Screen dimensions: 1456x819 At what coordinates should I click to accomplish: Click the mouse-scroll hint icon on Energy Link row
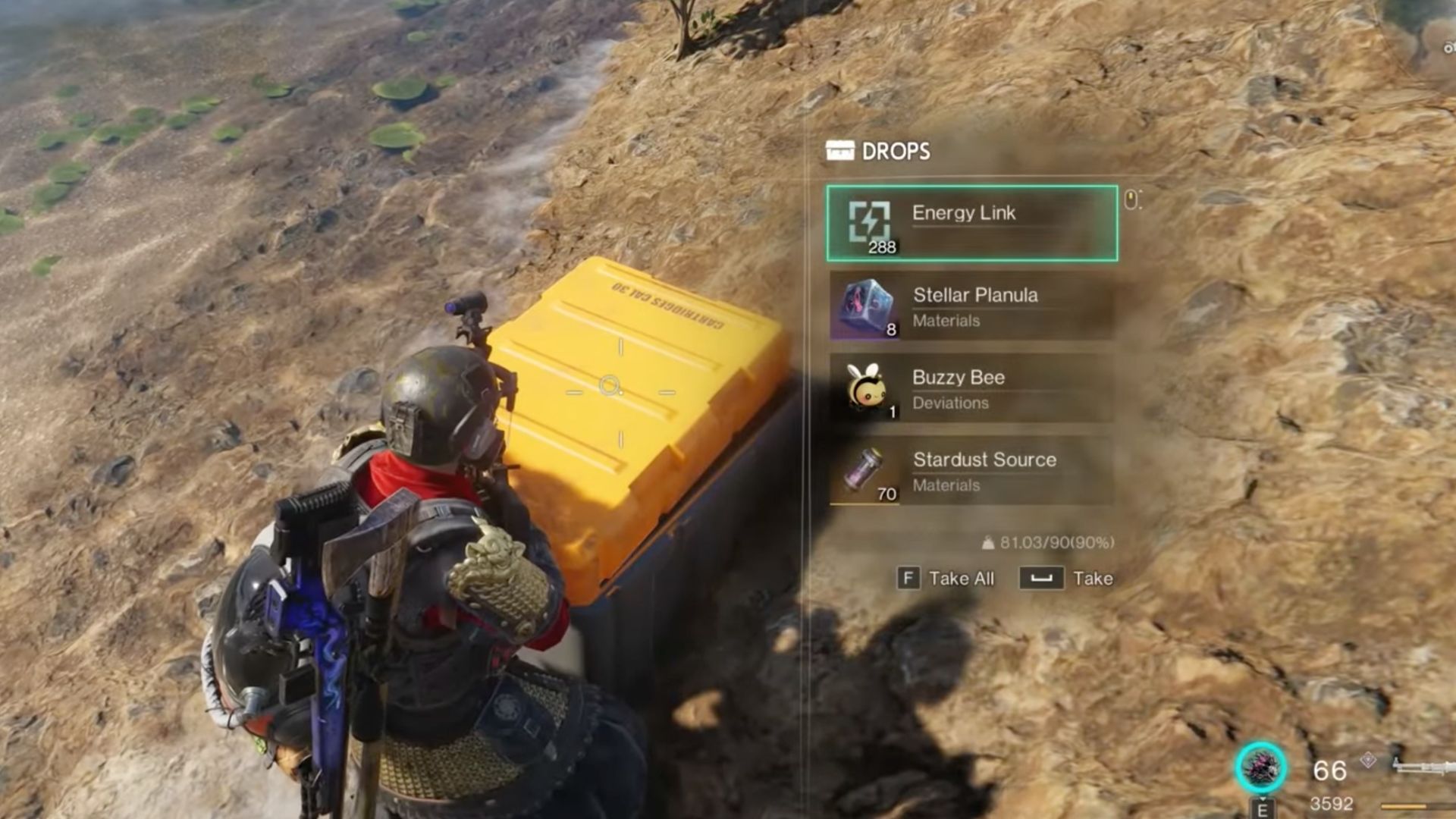point(1131,199)
